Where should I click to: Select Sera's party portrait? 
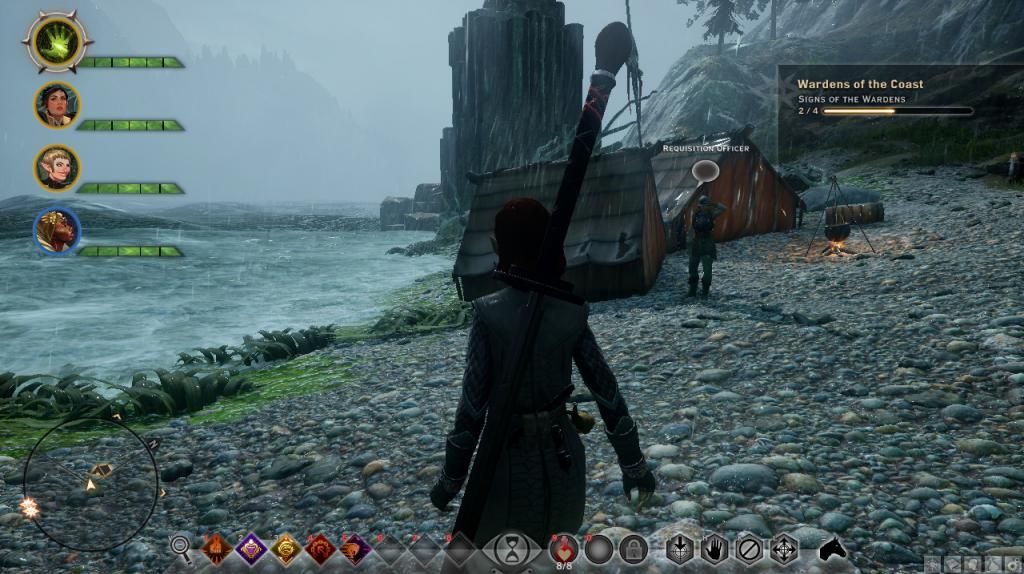(x=57, y=167)
